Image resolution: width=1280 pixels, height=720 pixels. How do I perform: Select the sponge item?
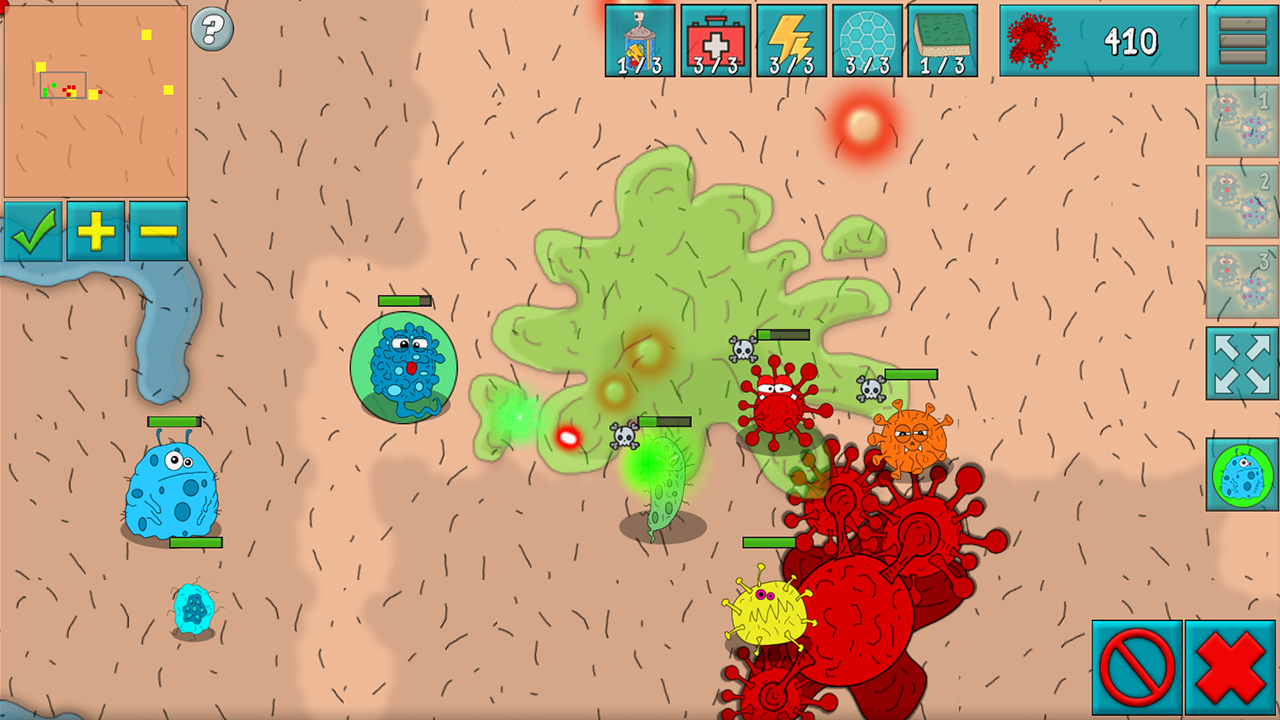coord(944,40)
